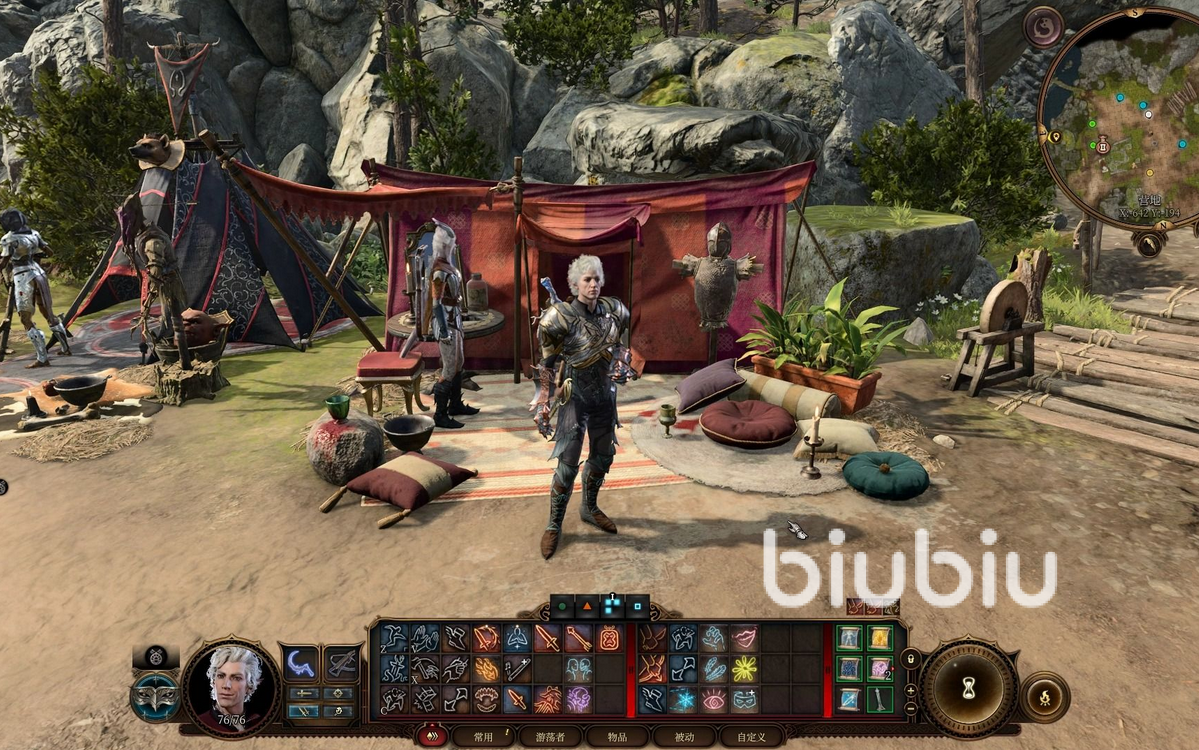
Task: Show the 物品 items tab
Action: coord(616,737)
